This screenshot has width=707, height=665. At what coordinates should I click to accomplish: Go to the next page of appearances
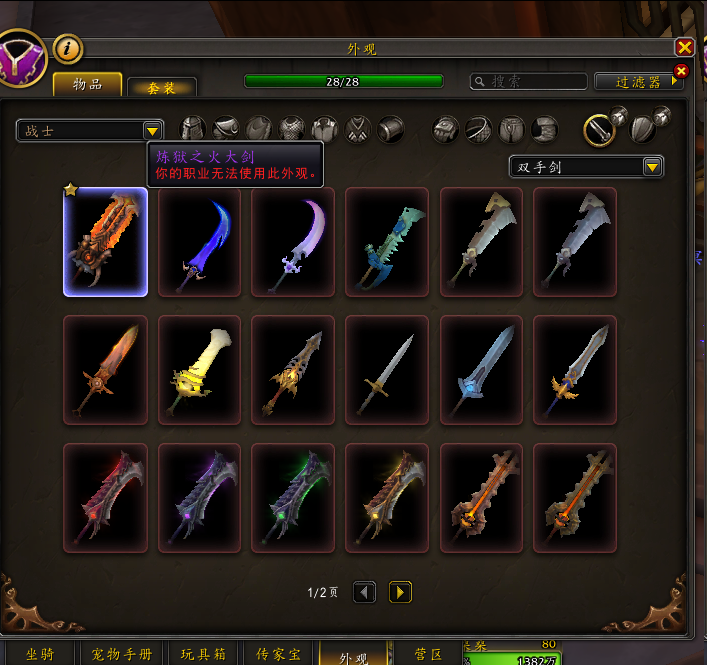click(x=399, y=593)
